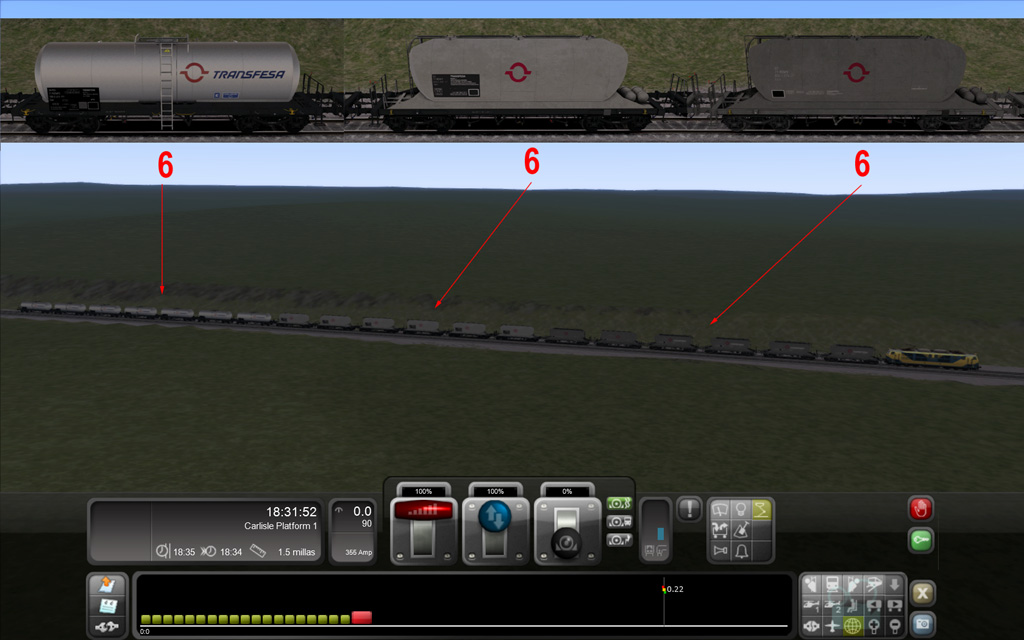This screenshot has height=640, width=1024.
Task: Switch on the headlights bulb icon
Action: click(739, 510)
